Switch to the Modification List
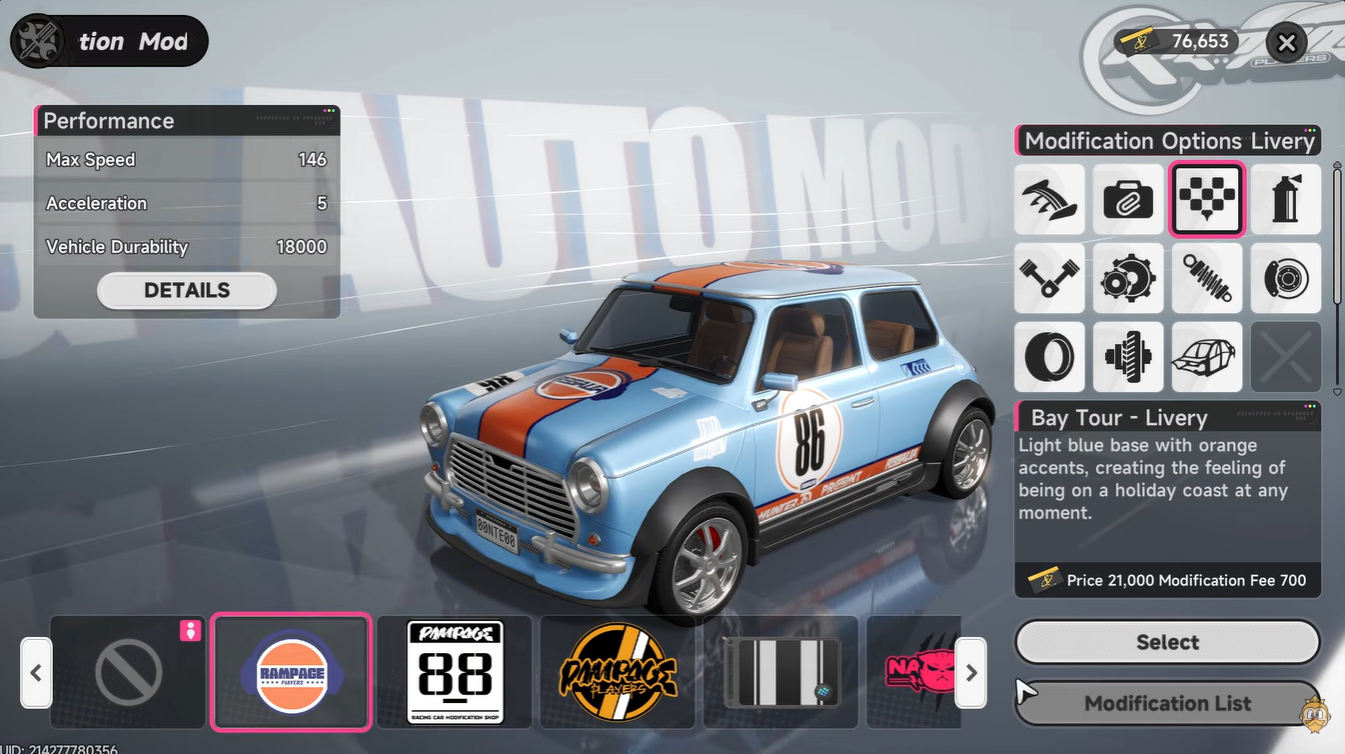Viewport: 1345px width, 754px height. (x=1167, y=703)
